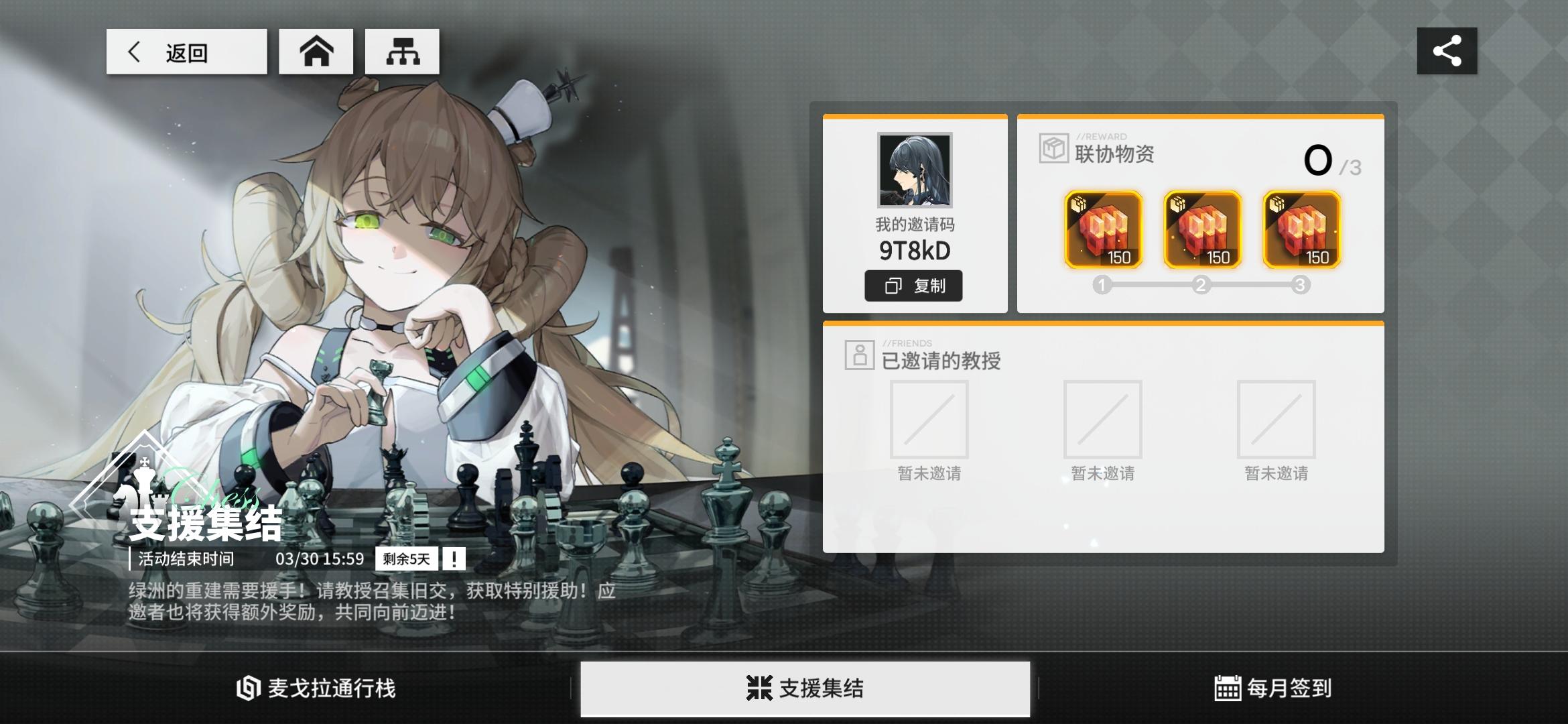Open event info via the exclamation icon
This screenshot has width=1568, height=724.
tap(455, 559)
